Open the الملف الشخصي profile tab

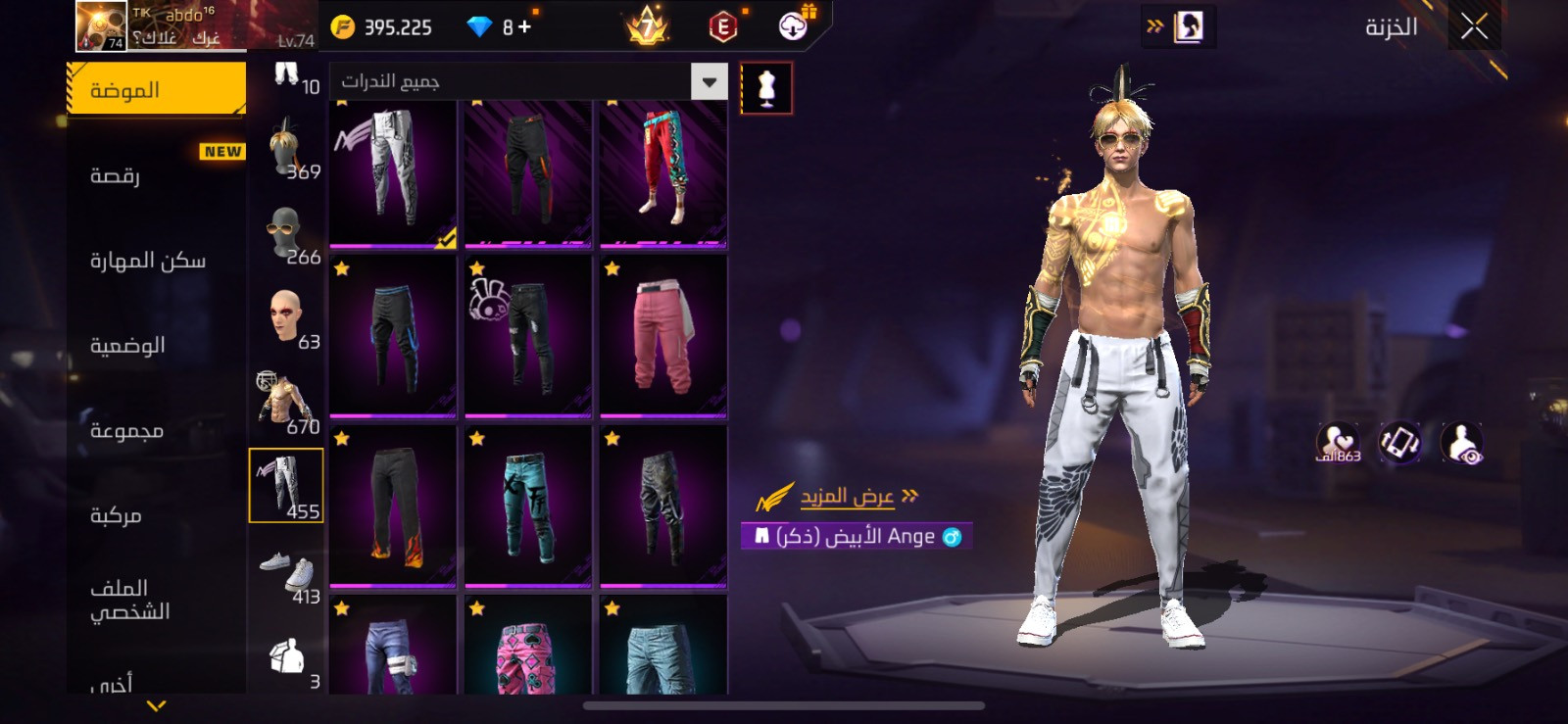tap(129, 600)
